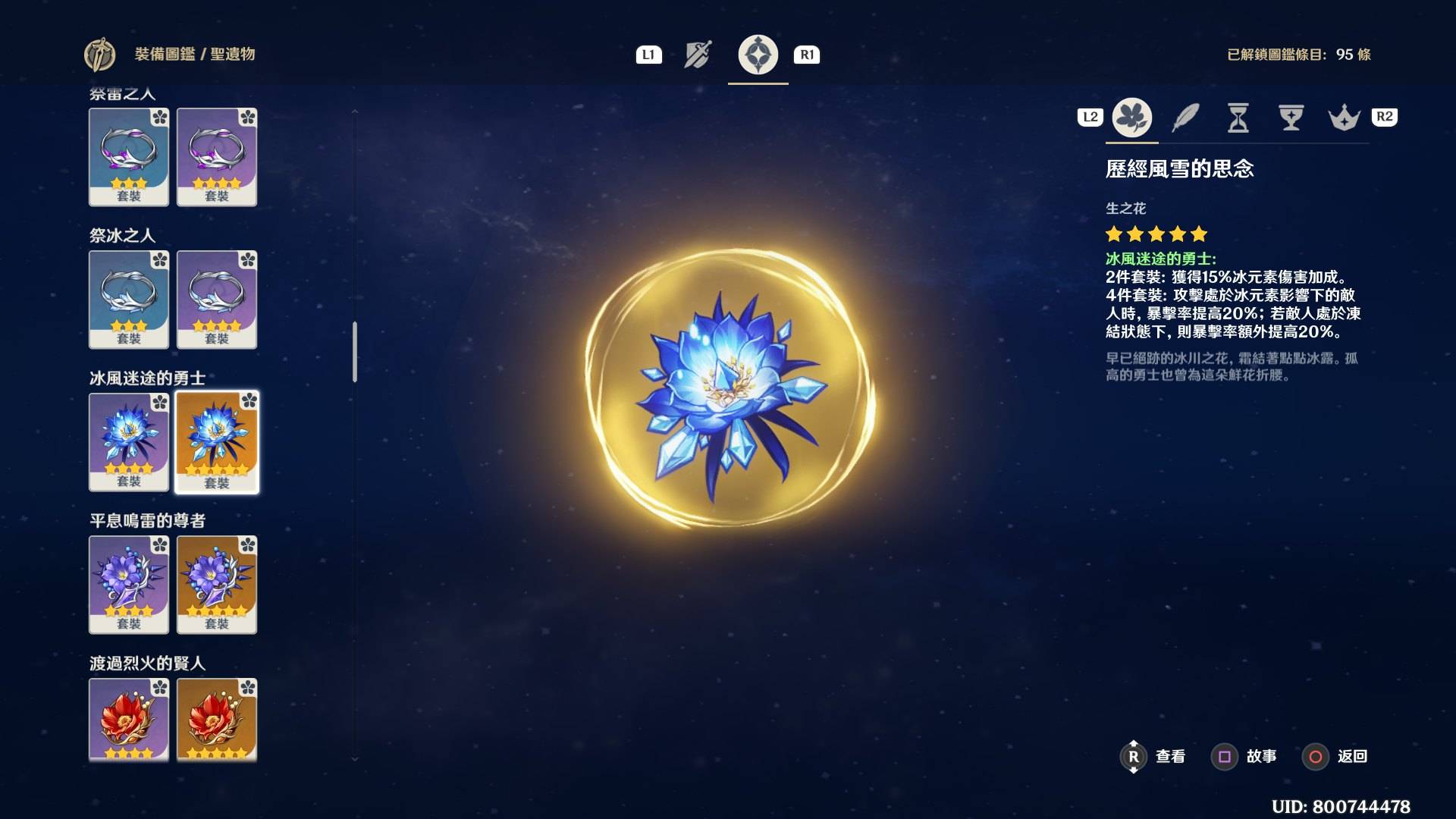Select the 4-star 渡過烈火的賢人 set card
The width and height of the screenshot is (1456, 819).
point(129,719)
